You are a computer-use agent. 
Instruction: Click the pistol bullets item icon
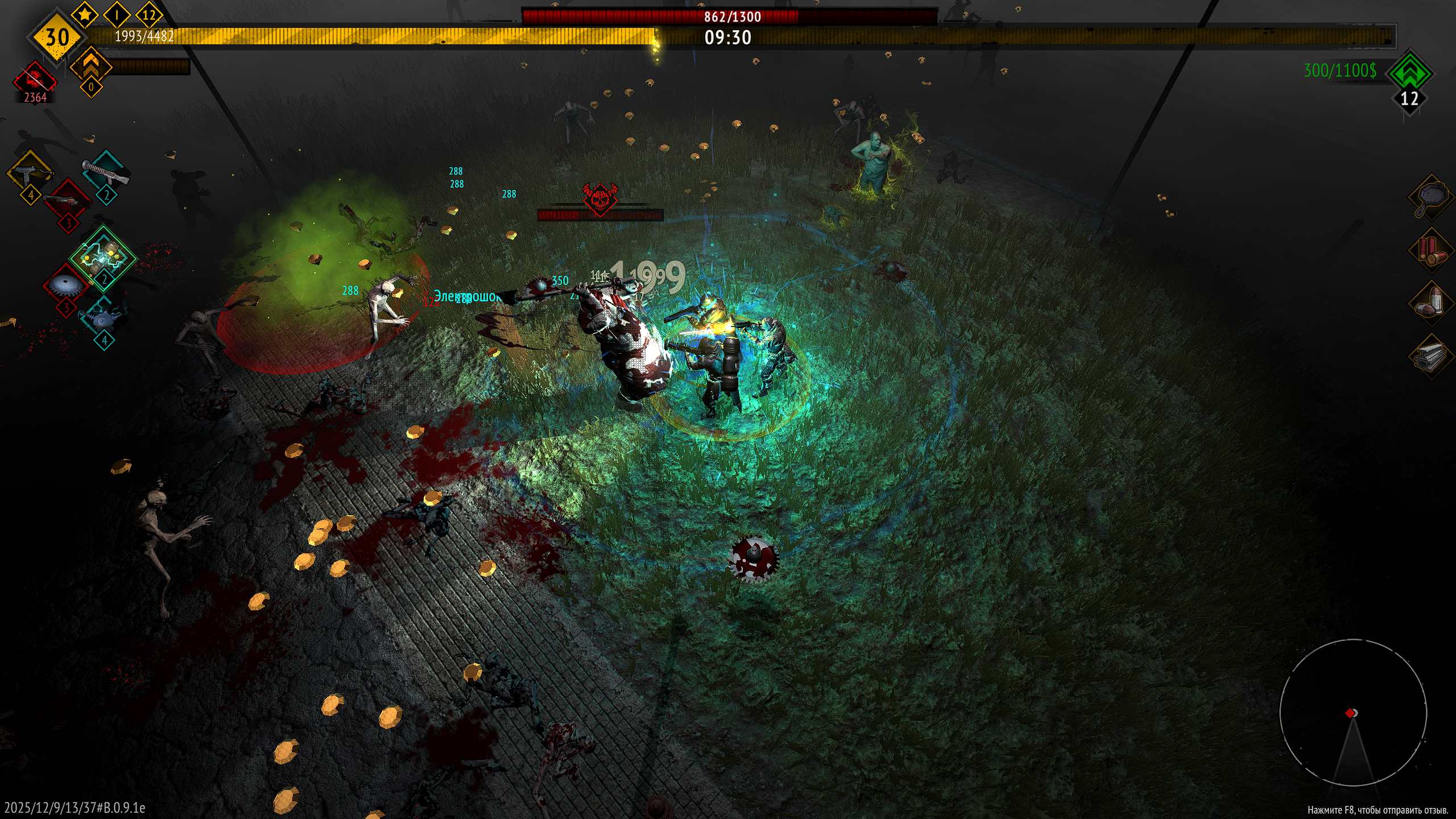click(x=1430, y=304)
